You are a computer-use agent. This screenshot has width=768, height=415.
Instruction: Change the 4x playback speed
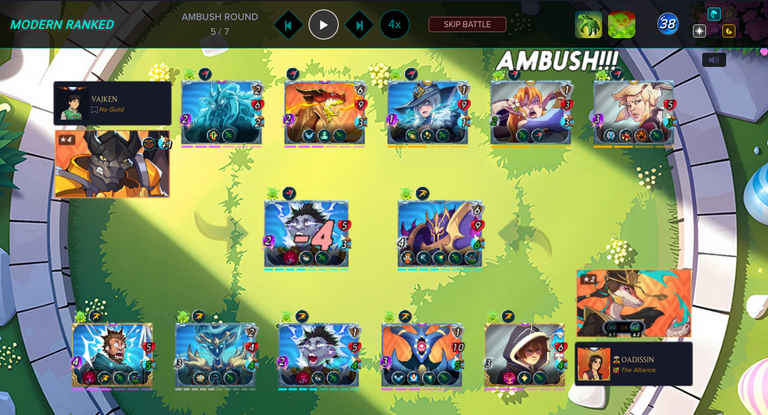point(394,24)
